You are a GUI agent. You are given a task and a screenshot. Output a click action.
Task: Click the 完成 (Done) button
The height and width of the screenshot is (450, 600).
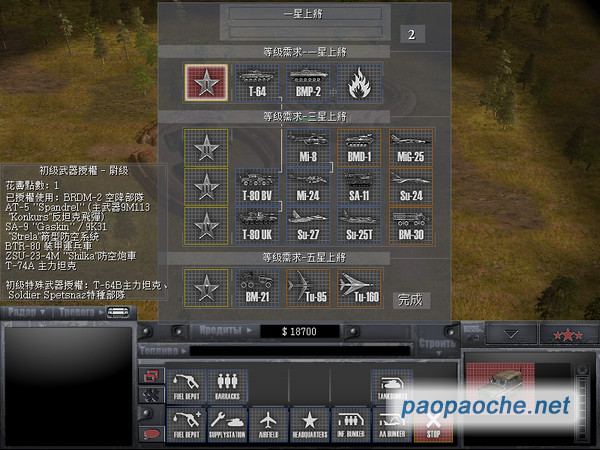click(x=410, y=299)
